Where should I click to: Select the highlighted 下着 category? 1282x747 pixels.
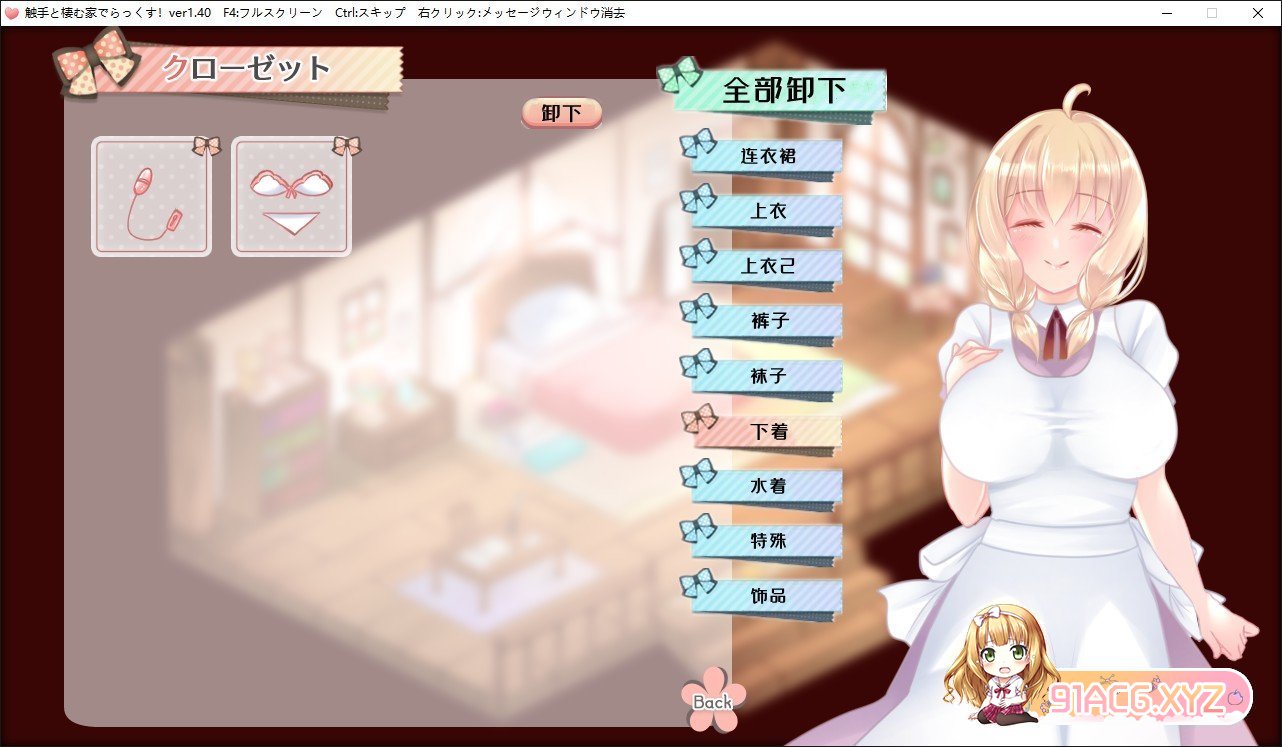pos(767,431)
